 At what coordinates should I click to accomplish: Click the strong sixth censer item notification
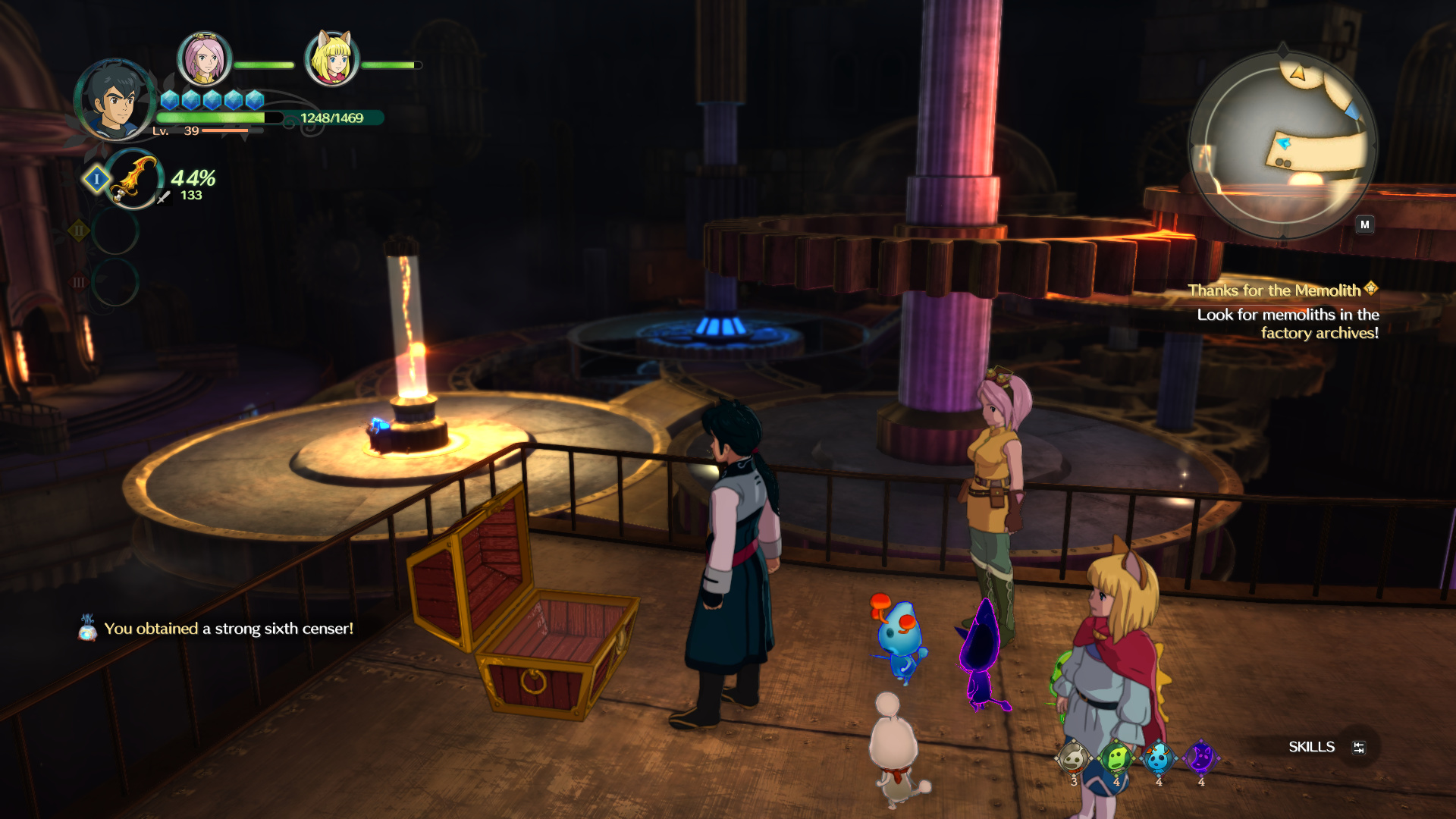click(x=227, y=629)
